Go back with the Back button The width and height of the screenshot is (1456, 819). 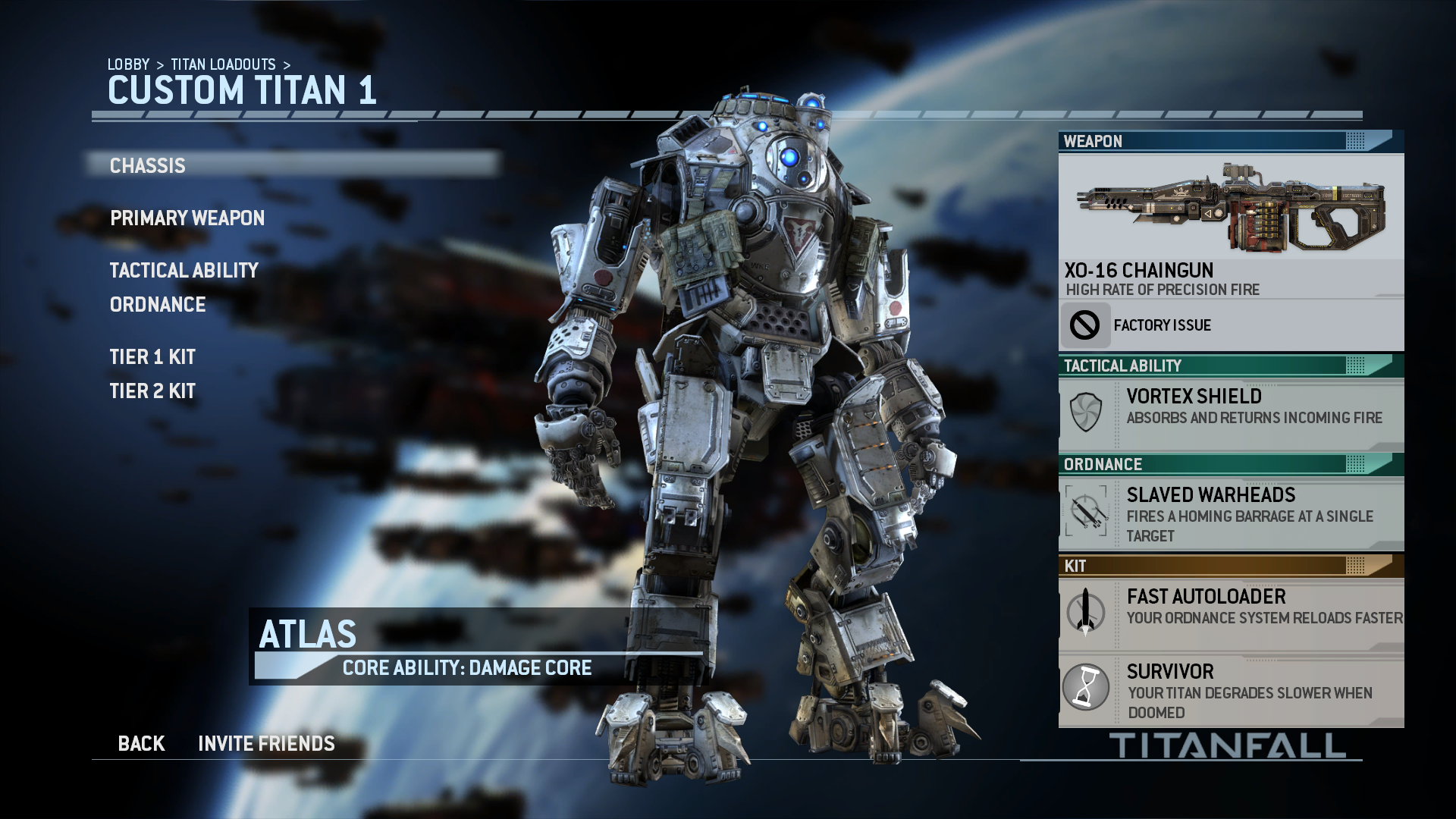point(141,744)
